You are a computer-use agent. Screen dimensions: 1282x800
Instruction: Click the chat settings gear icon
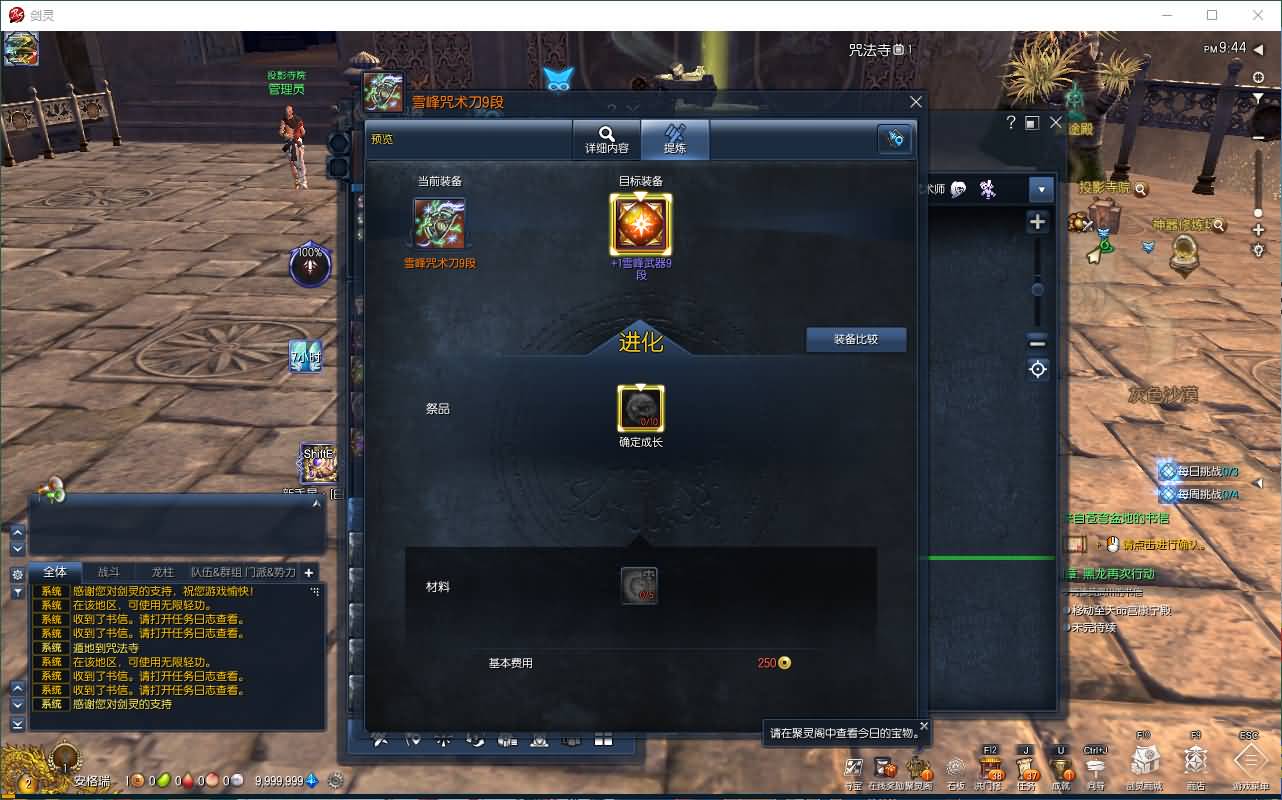pos(15,573)
